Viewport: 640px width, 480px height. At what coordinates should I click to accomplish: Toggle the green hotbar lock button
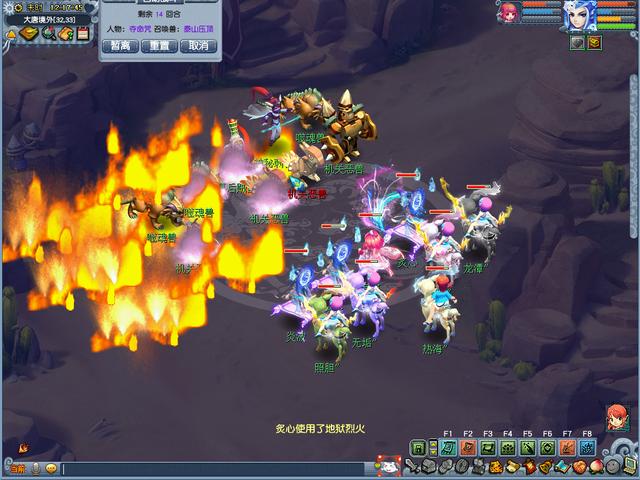pyautogui.click(x=418, y=448)
